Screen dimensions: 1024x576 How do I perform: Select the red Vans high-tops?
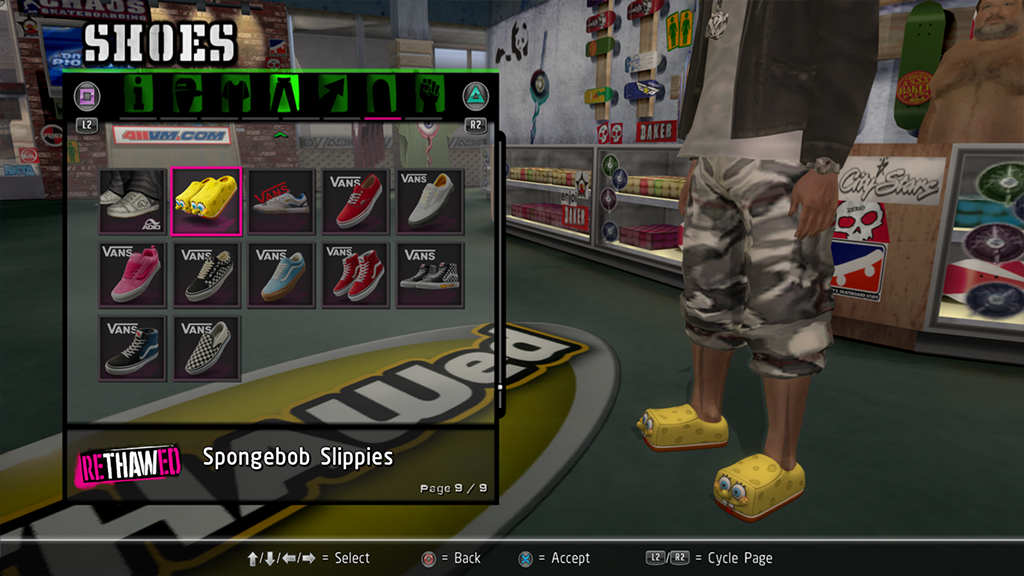click(354, 275)
